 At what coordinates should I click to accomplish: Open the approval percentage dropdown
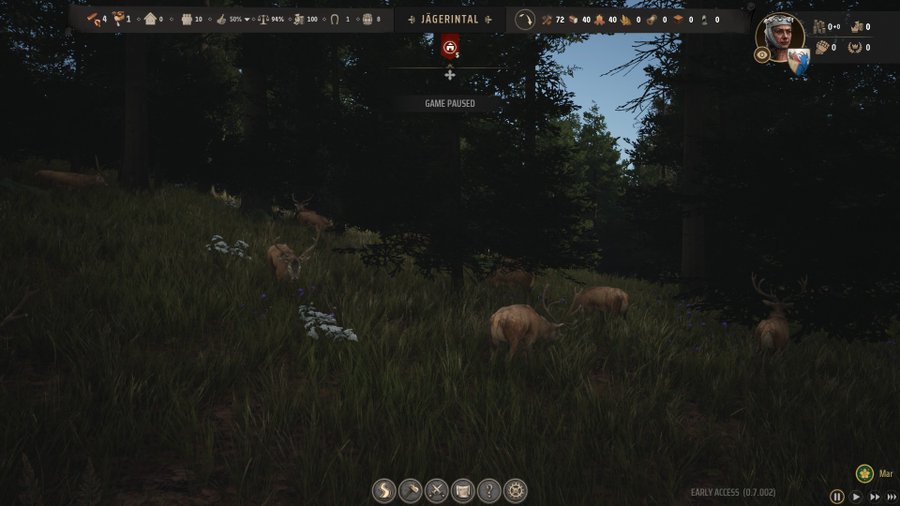coord(247,19)
